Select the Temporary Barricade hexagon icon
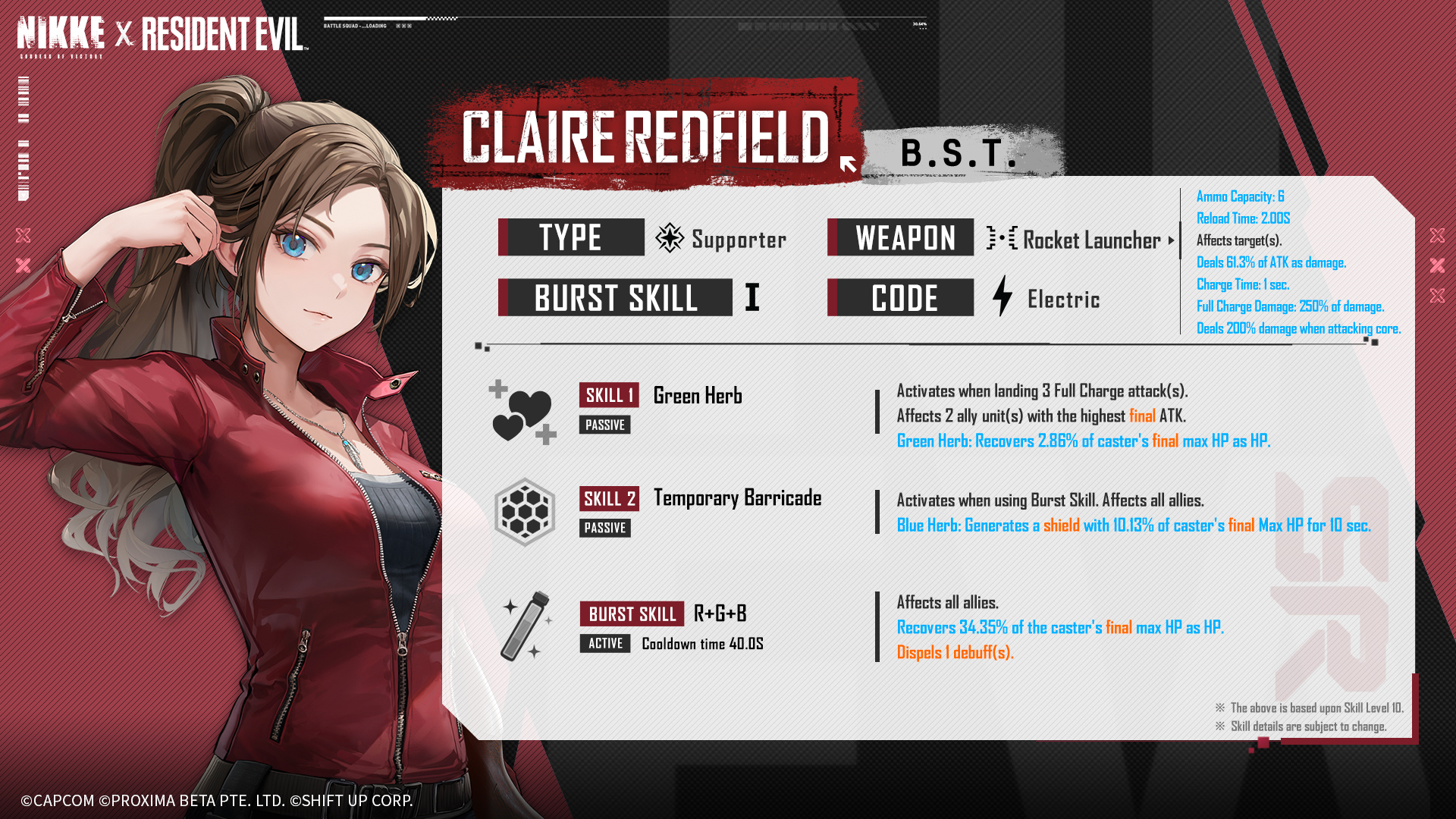The height and width of the screenshot is (819, 1456). pos(525,512)
